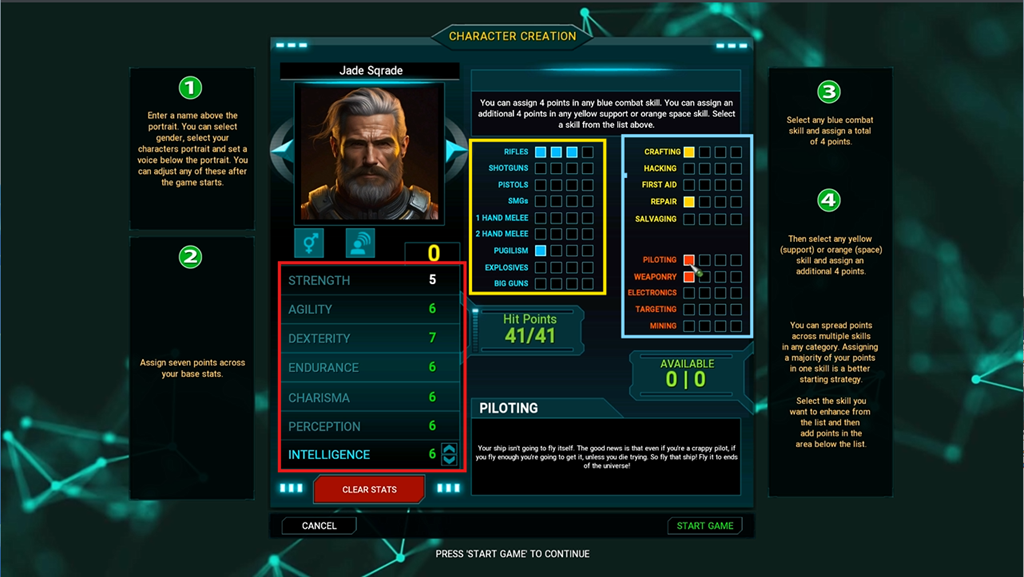Edit the character name field
Screen dimensions: 1024x577
pyautogui.click(x=370, y=71)
